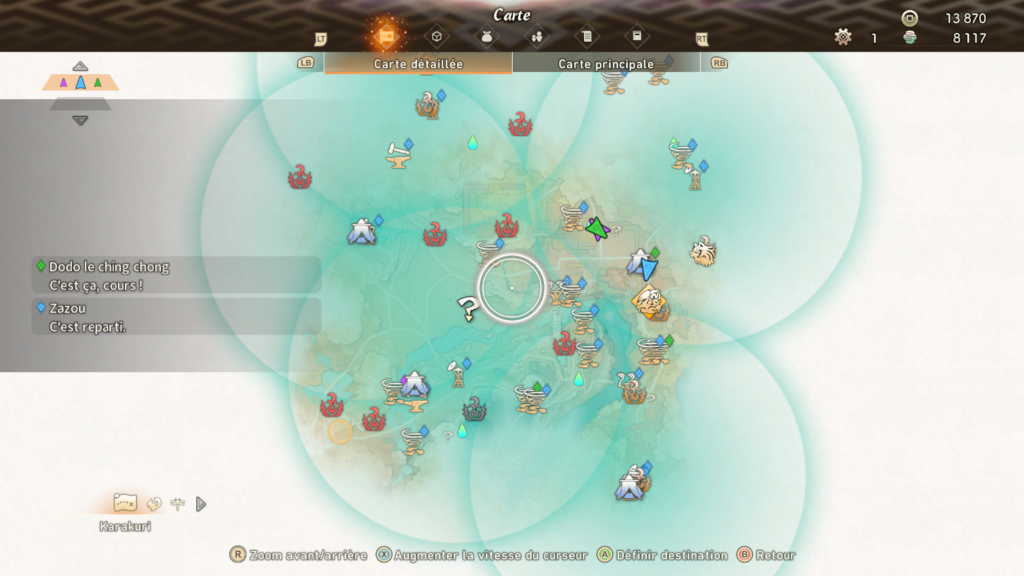Click the next filter arrow
The image size is (1024, 576).
tap(201, 504)
